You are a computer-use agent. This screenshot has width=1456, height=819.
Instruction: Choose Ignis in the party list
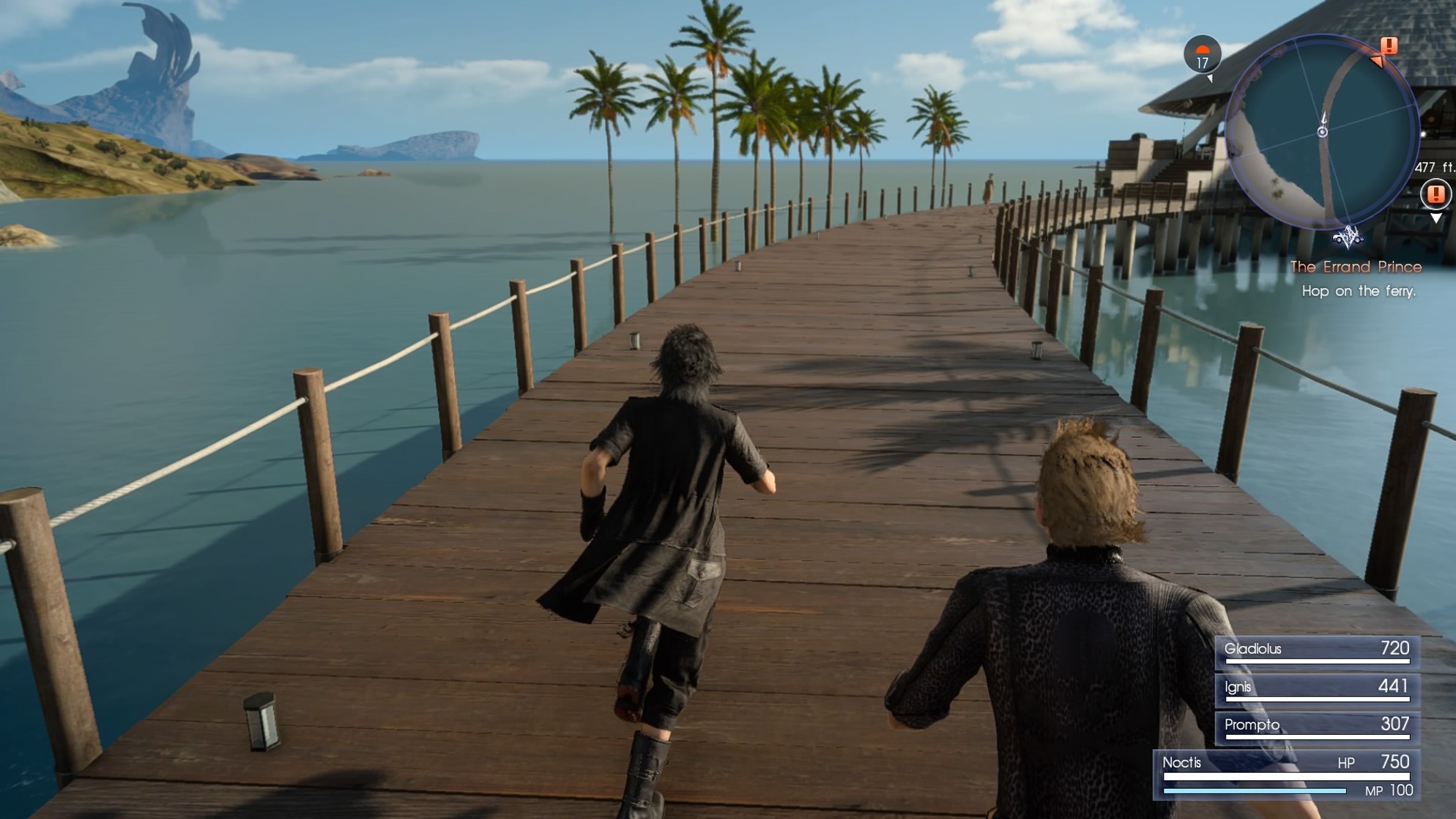click(x=1317, y=688)
